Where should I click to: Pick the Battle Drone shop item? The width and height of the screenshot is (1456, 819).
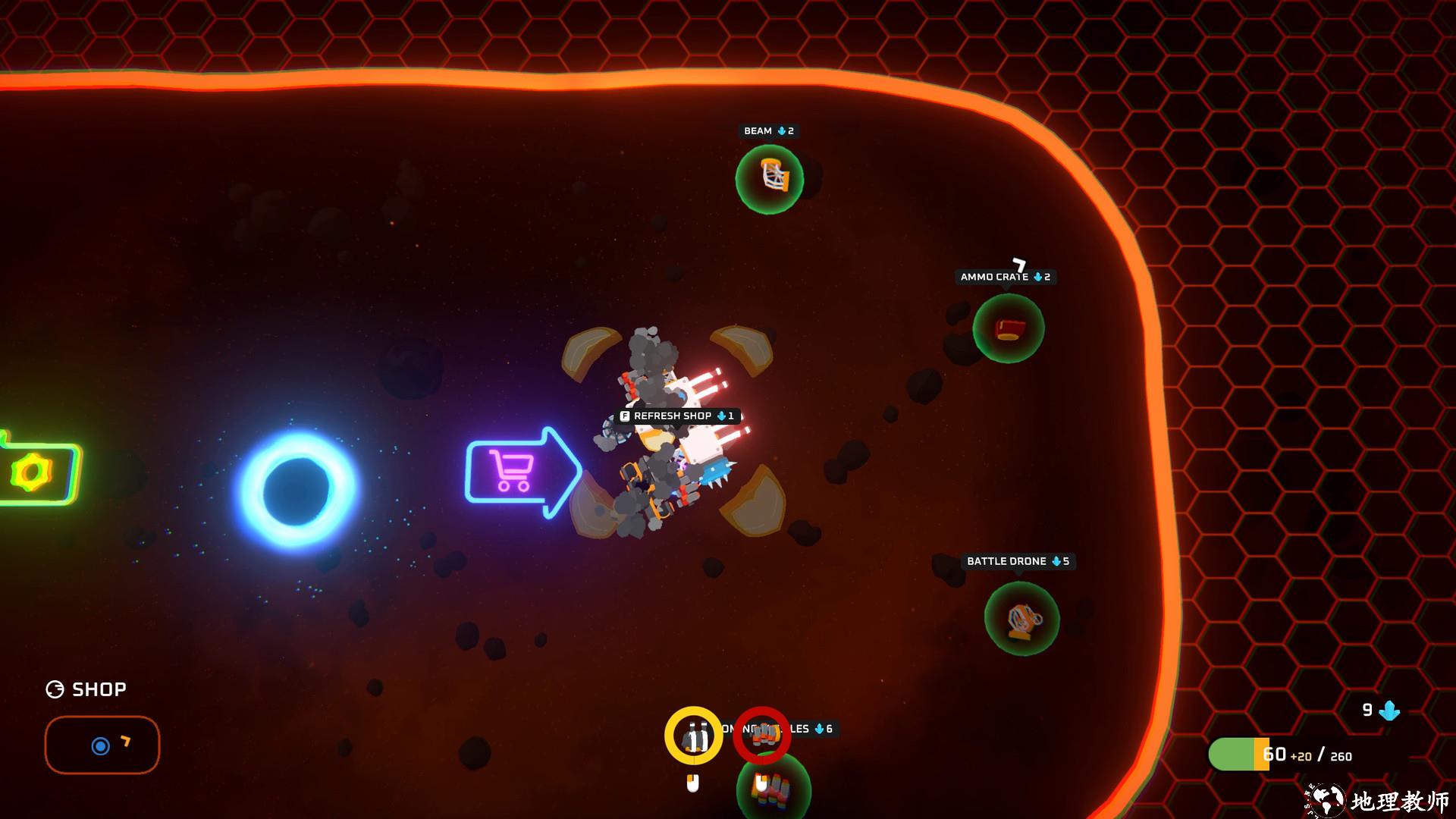pyautogui.click(x=1021, y=618)
